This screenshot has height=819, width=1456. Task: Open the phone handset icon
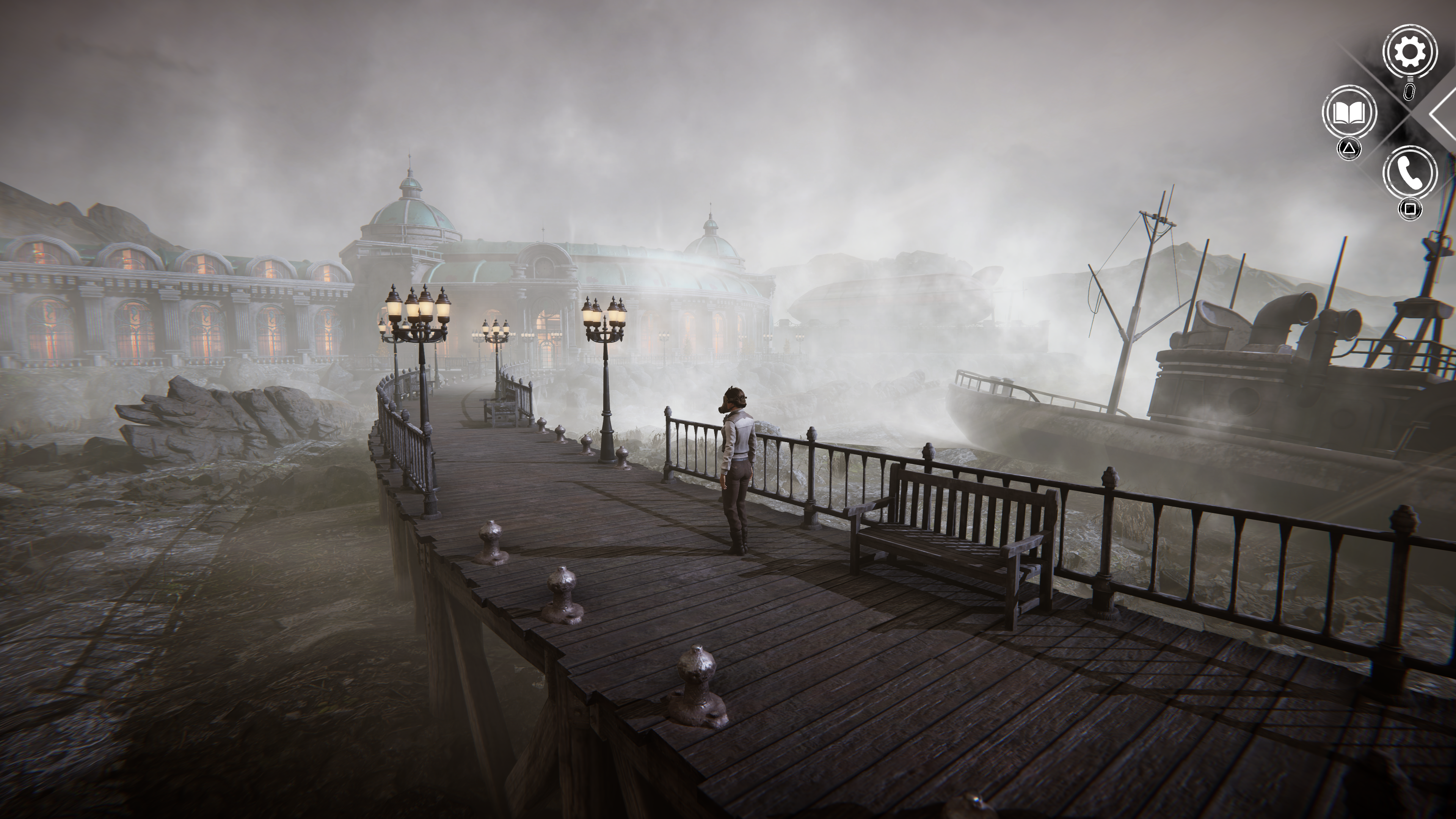1409,173
